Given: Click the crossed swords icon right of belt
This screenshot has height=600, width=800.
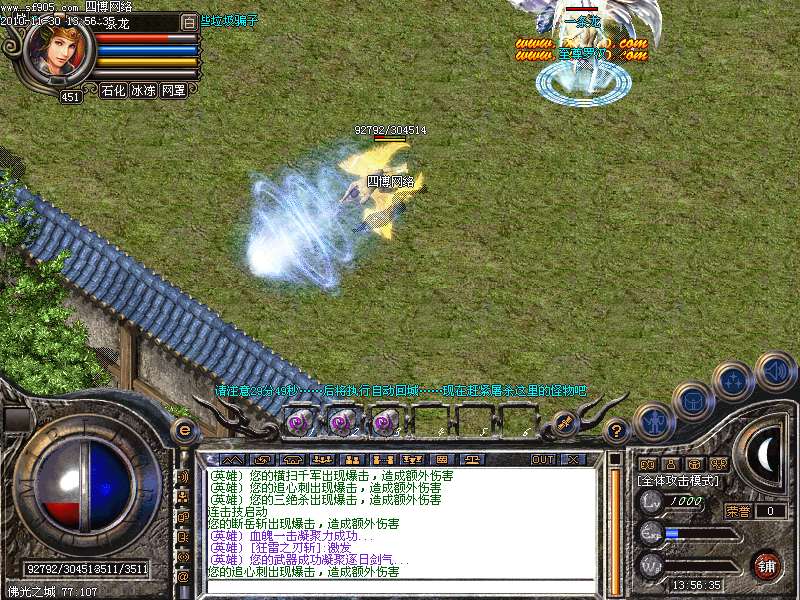Looking at the screenshot, I should tap(564, 423).
